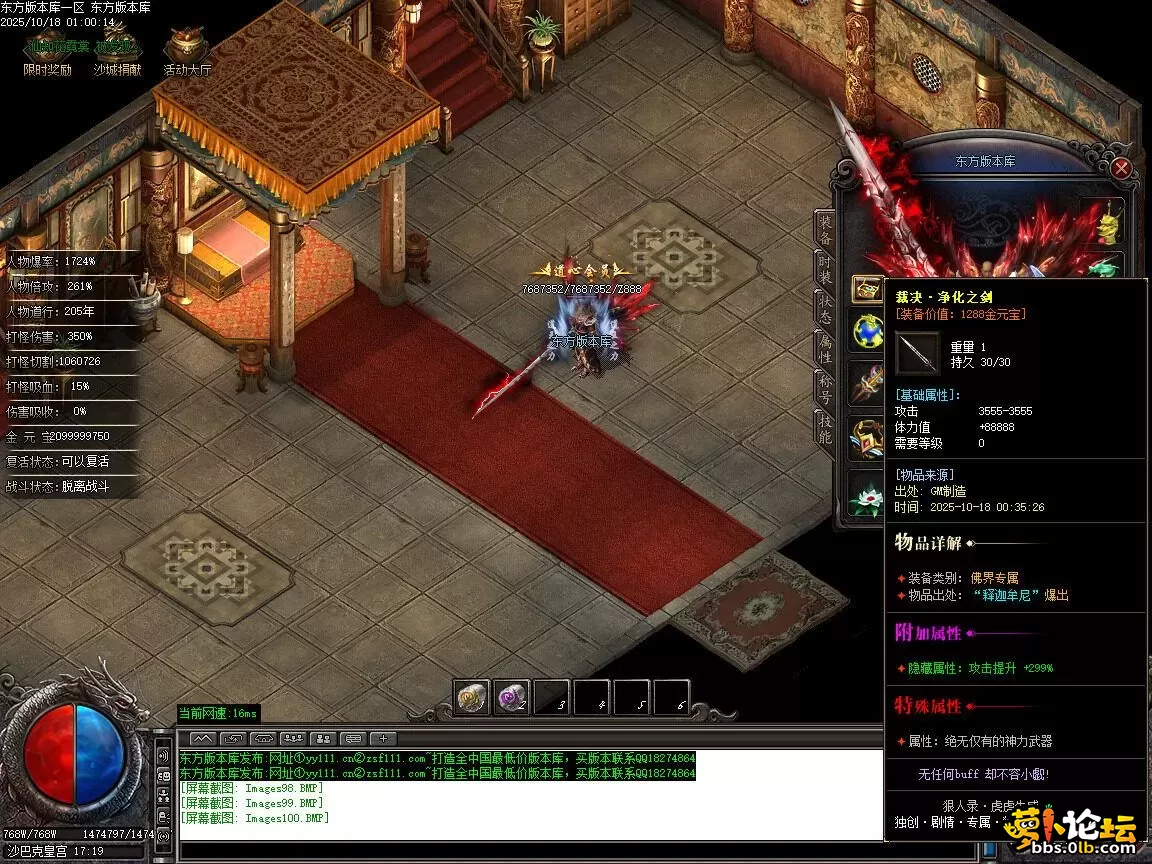The width and height of the screenshot is (1152, 864).
Task: Switch to the 属性 attributes tab
Action: [825, 349]
